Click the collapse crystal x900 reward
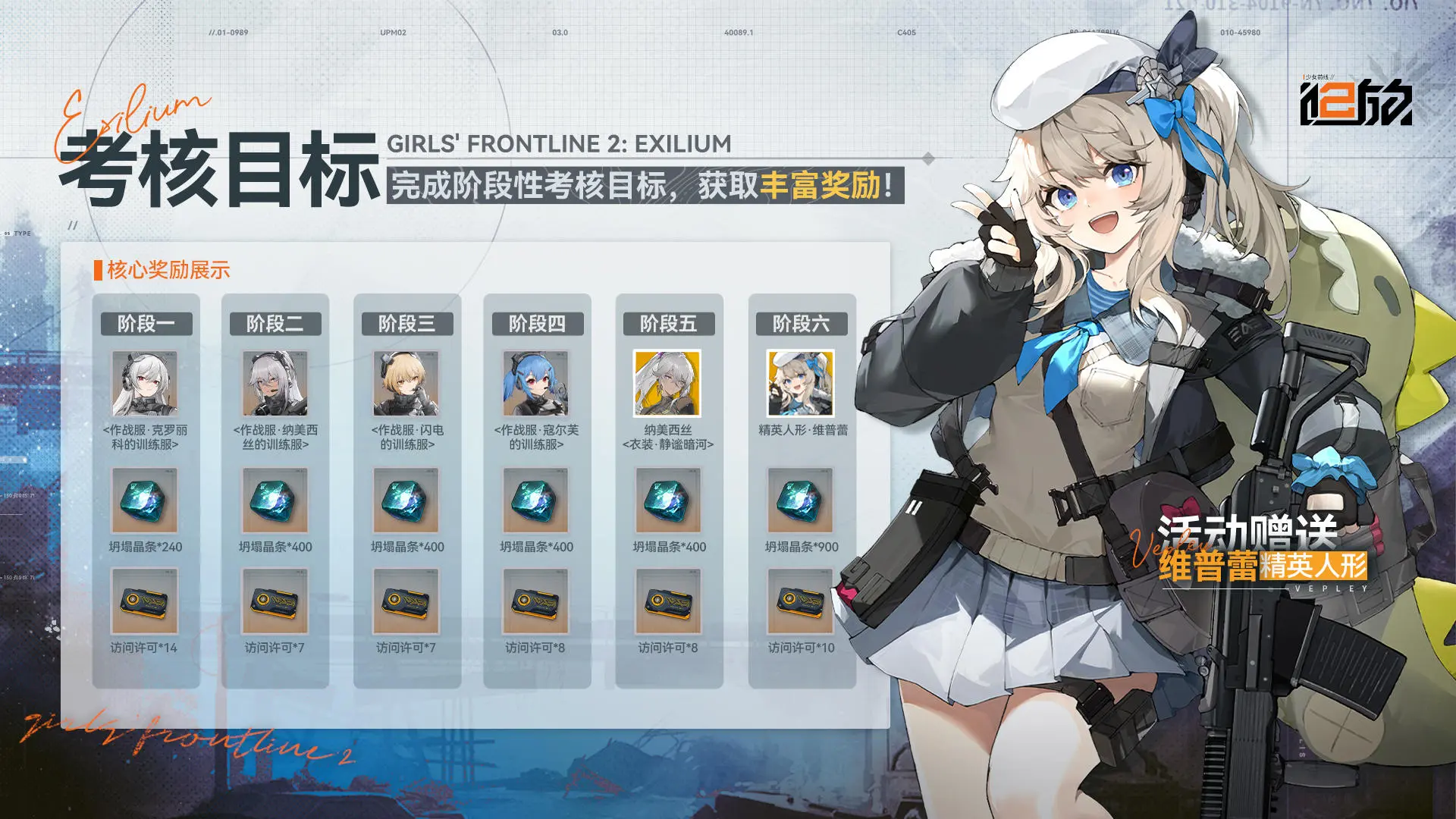 (x=801, y=500)
